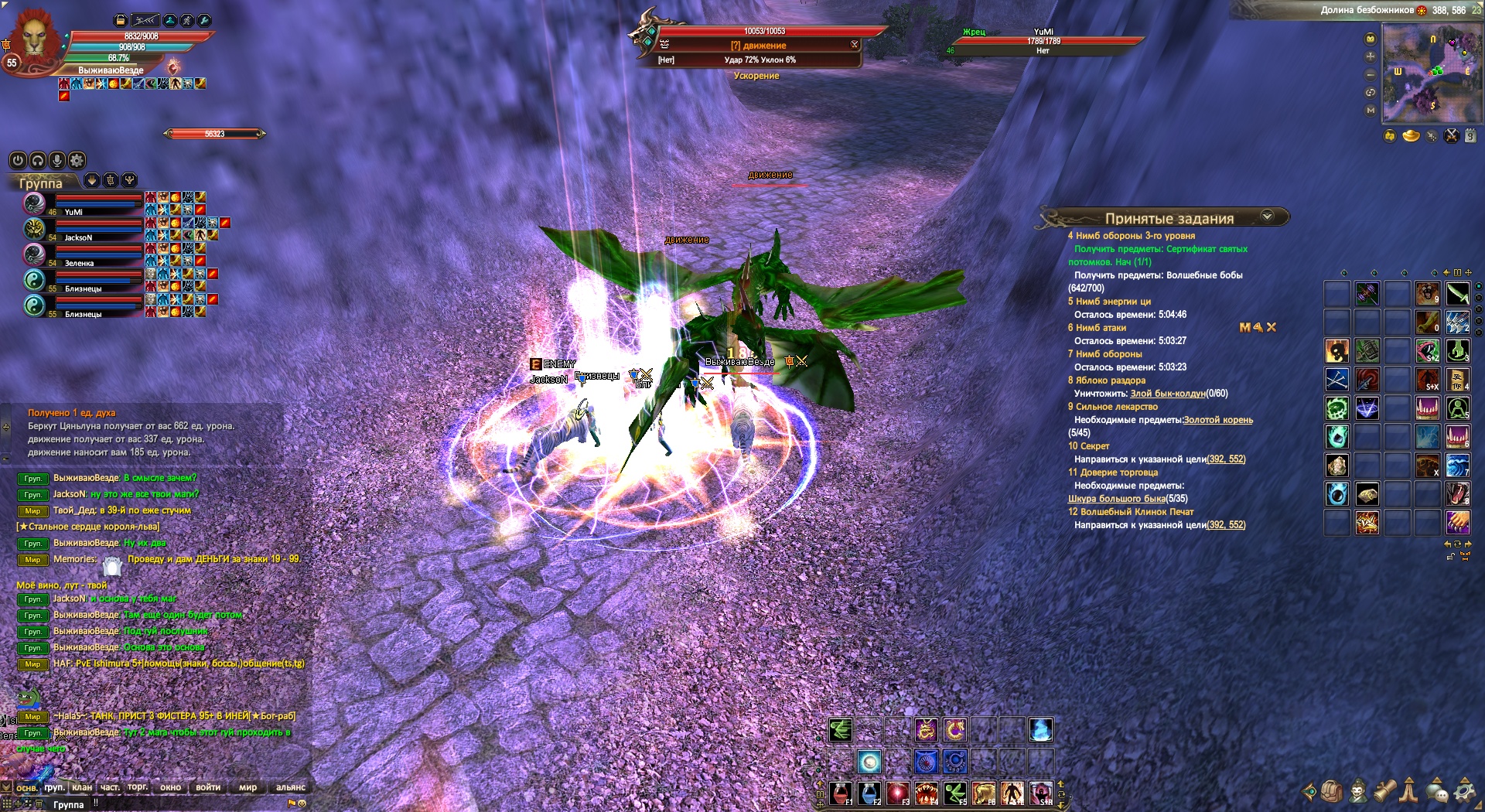This screenshot has width=1485, height=812.
Task: Open the gold ingot shop icon
Action: (1411, 137)
